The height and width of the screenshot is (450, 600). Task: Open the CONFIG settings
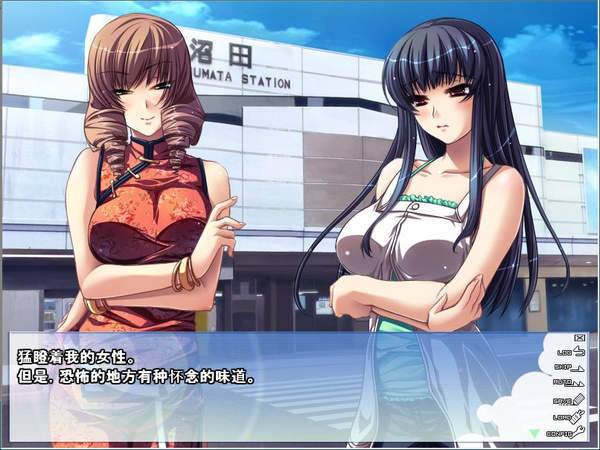tap(566, 432)
